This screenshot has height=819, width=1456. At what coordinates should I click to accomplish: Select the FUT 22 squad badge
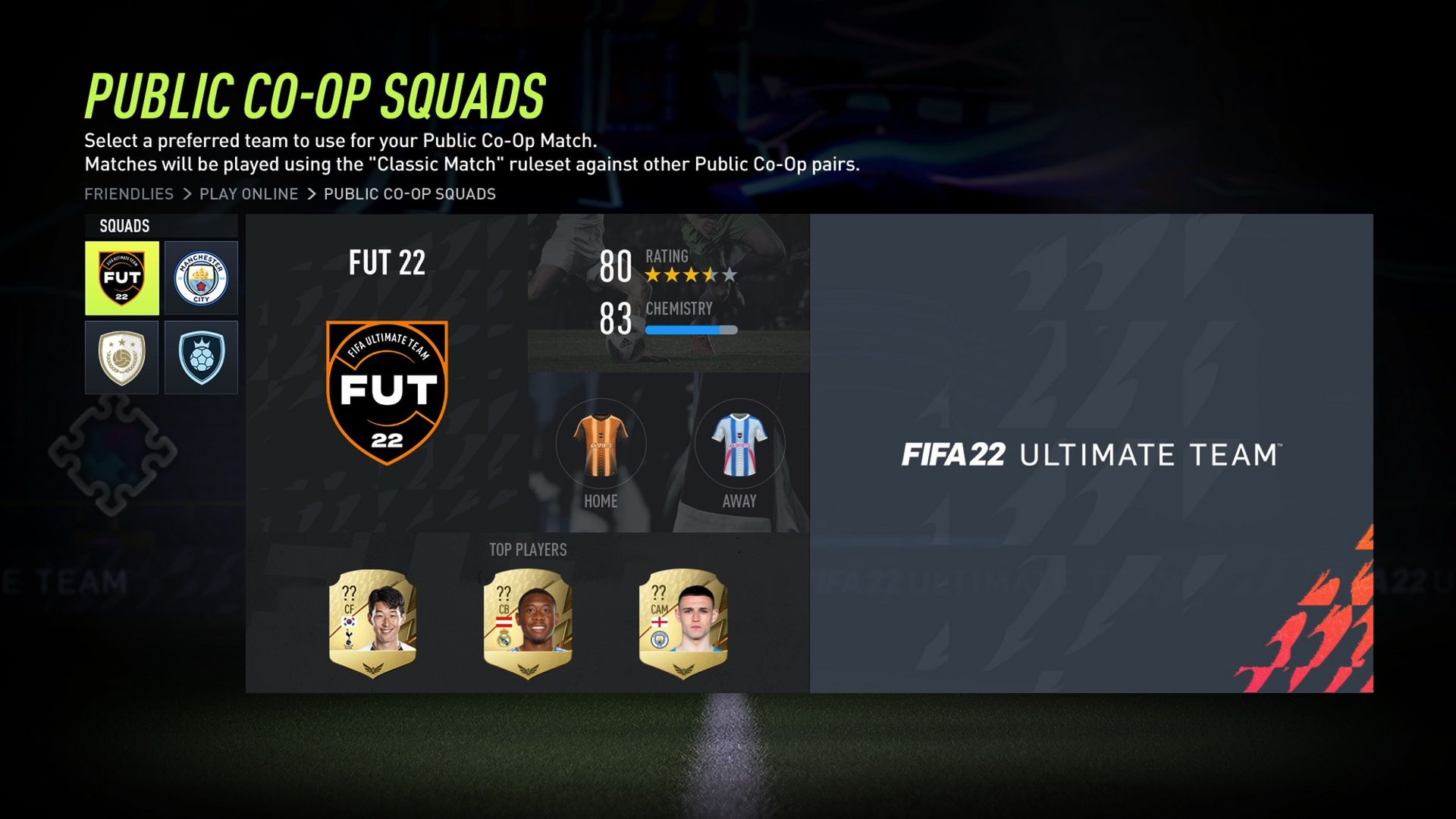pyautogui.click(x=121, y=277)
